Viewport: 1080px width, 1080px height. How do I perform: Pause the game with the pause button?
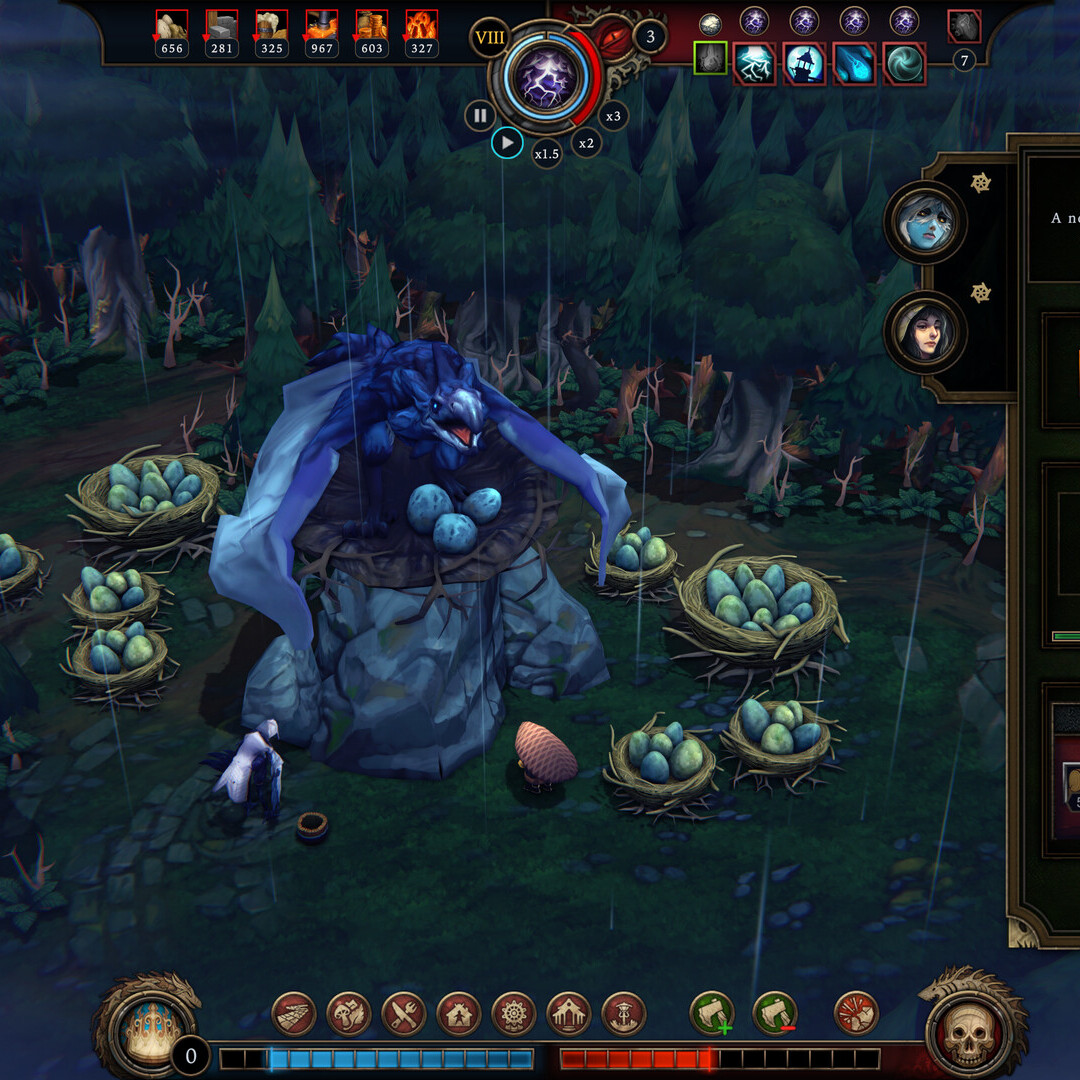click(x=480, y=116)
